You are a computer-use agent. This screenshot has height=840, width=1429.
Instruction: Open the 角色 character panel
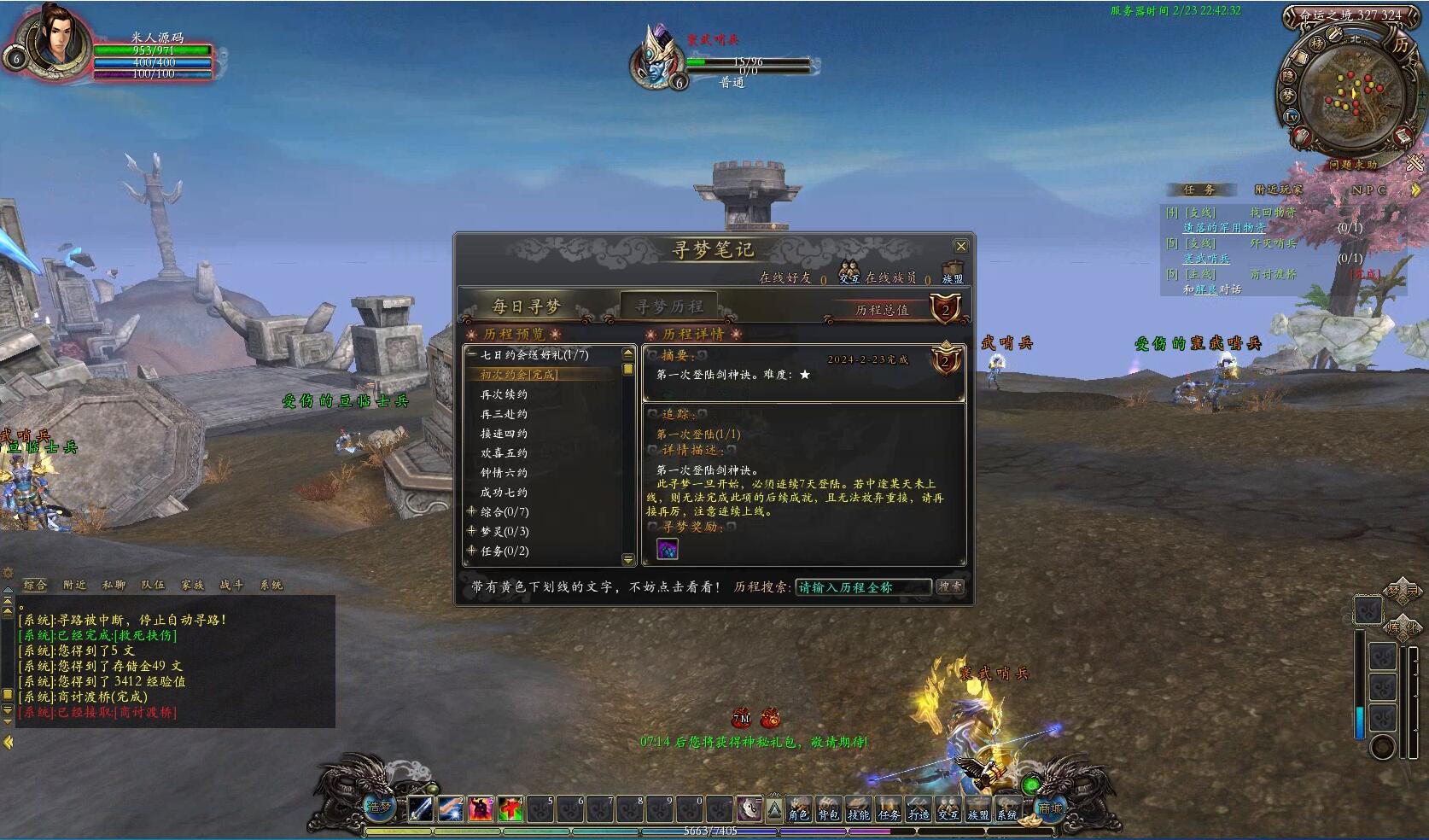point(798,808)
